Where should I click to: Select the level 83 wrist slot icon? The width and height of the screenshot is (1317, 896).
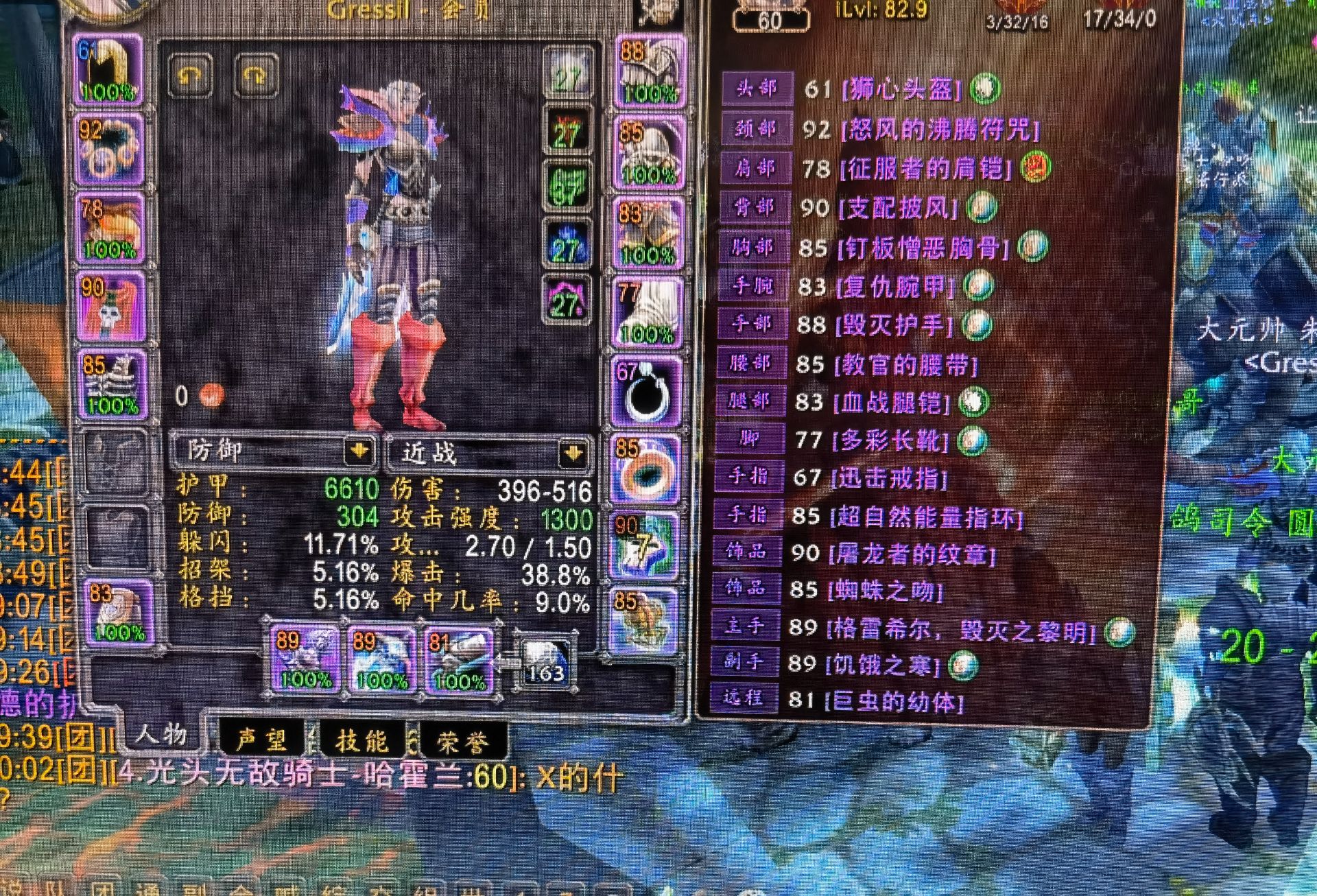point(119,612)
